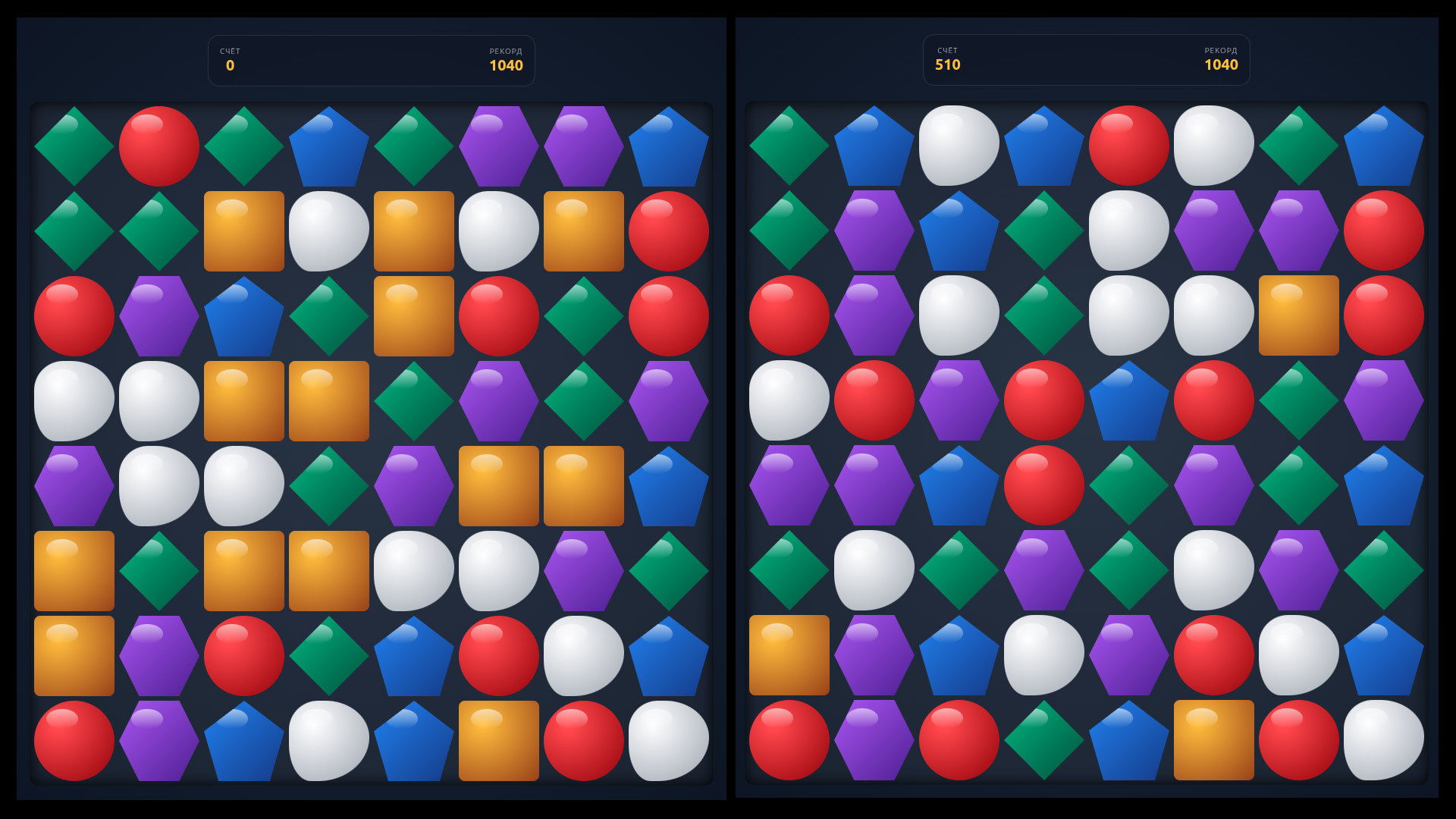Click the green diamond at the left board's top-left corner
This screenshot has width=1456, height=819.
[74, 146]
